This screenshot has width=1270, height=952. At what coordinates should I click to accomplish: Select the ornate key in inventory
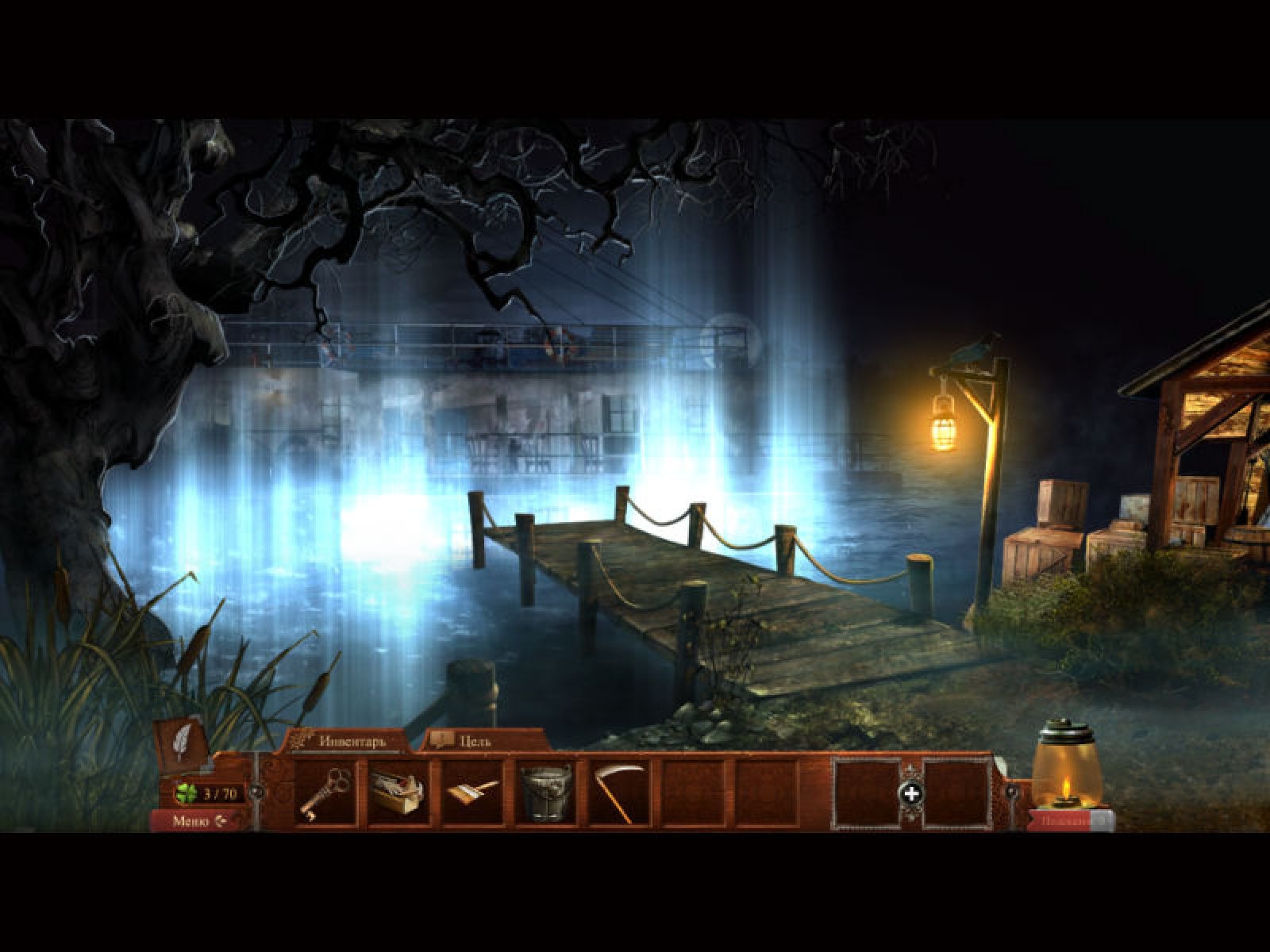tap(324, 791)
